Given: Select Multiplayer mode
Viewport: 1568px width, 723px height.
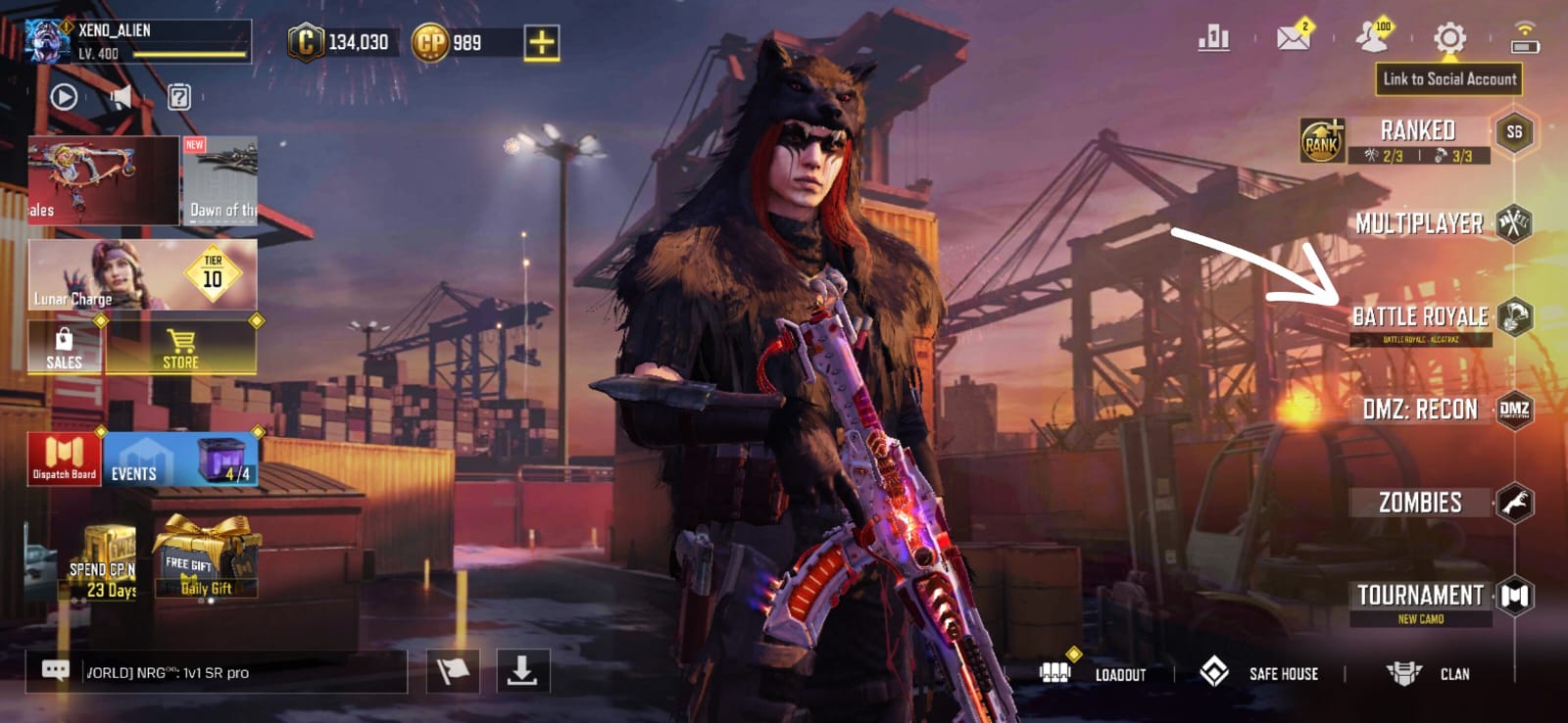Looking at the screenshot, I should [x=1421, y=223].
